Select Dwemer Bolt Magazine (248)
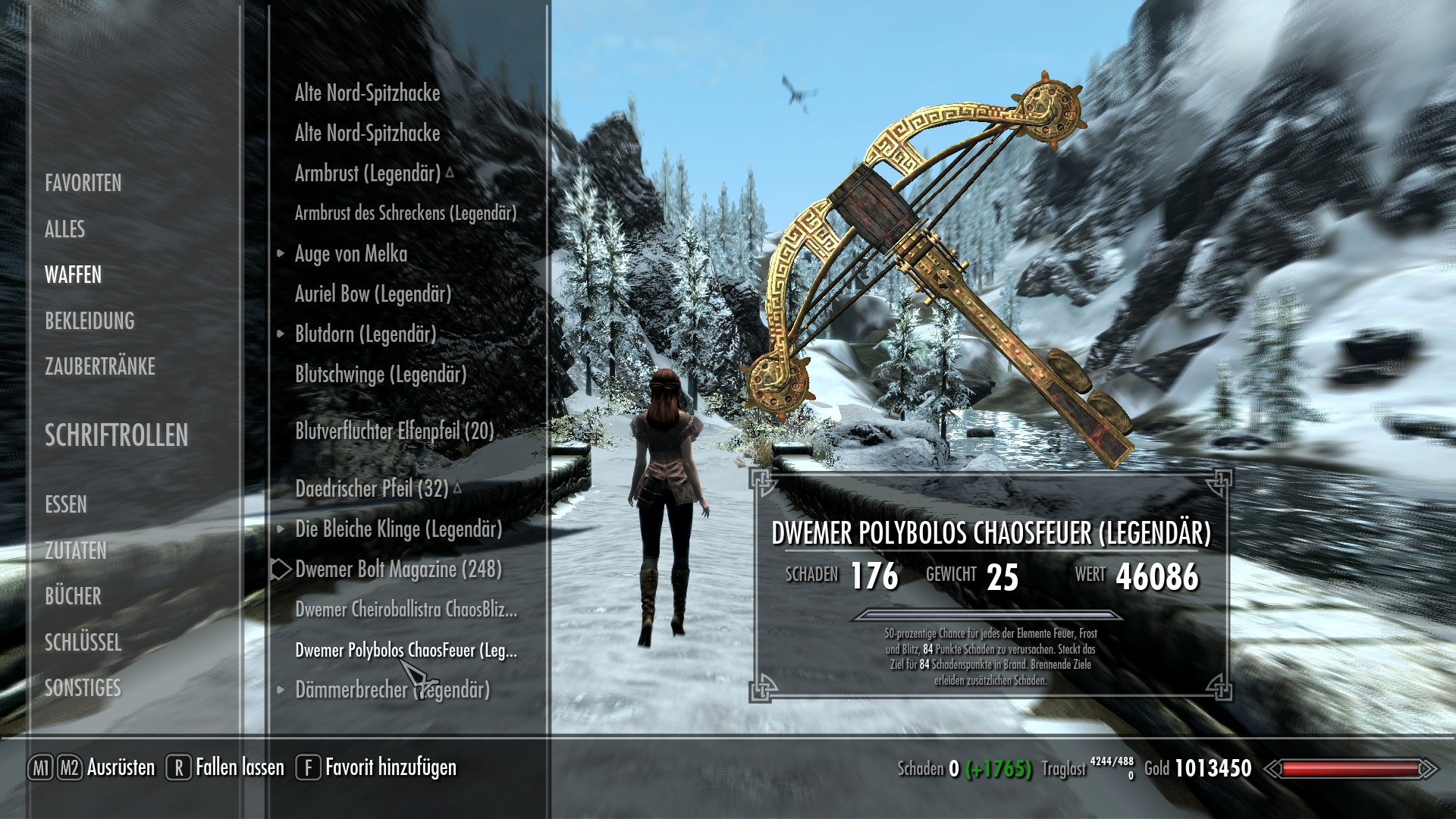Viewport: 1456px width, 819px height. tap(398, 569)
